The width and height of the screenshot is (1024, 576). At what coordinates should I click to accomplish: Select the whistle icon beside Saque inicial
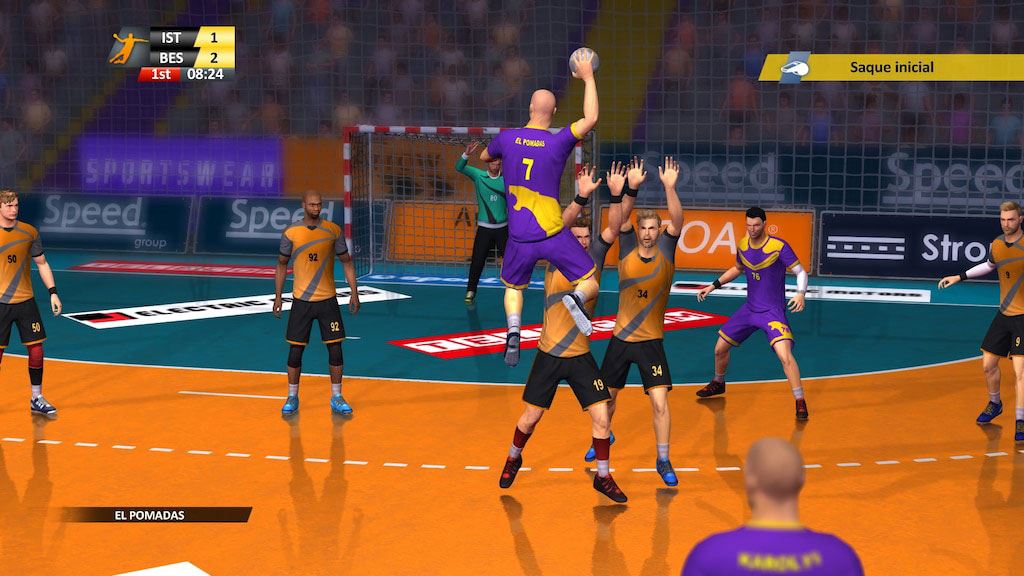click(795, 65)
